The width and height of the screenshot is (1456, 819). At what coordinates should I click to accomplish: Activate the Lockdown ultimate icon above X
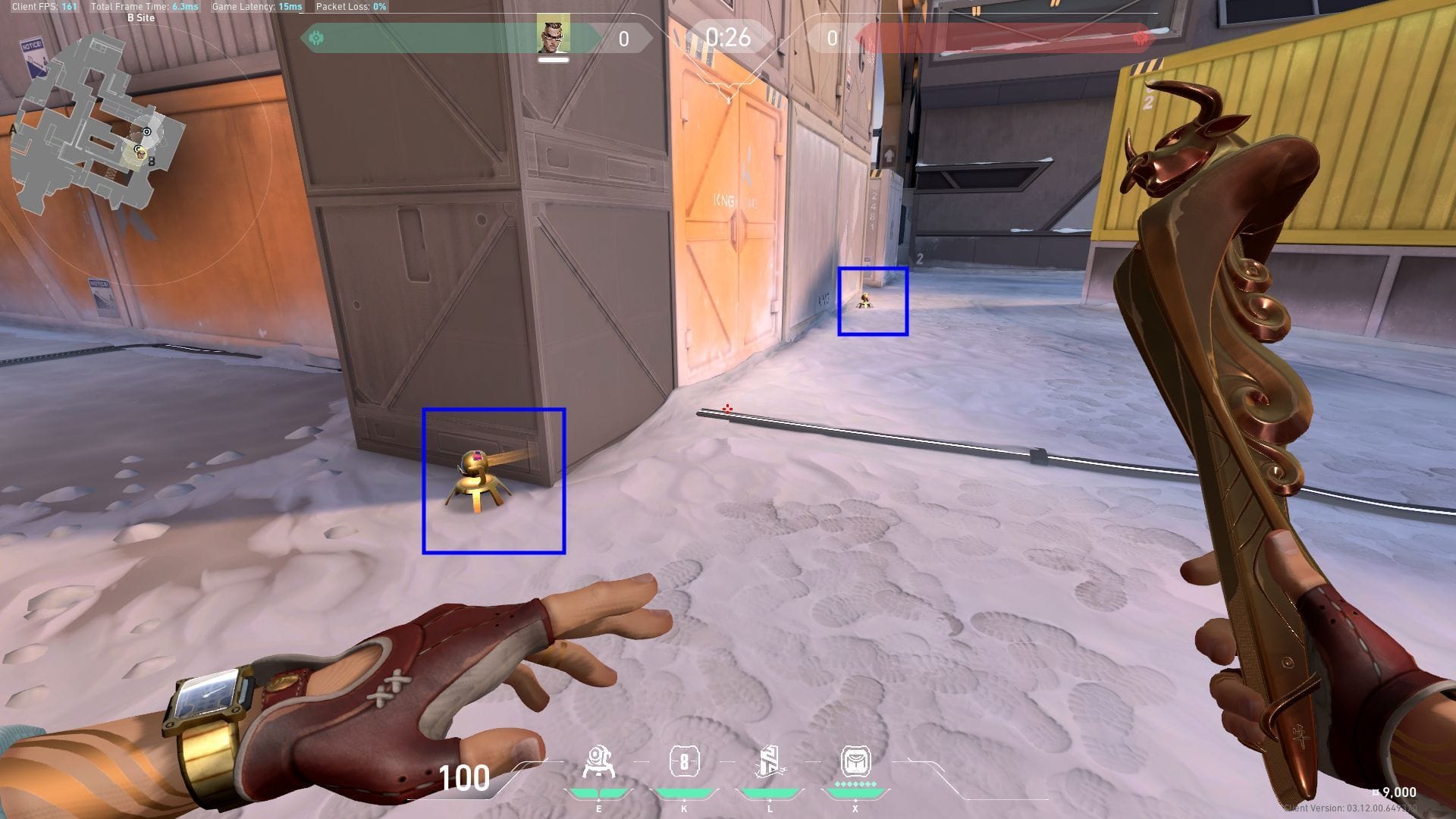(x=855, y=761)
